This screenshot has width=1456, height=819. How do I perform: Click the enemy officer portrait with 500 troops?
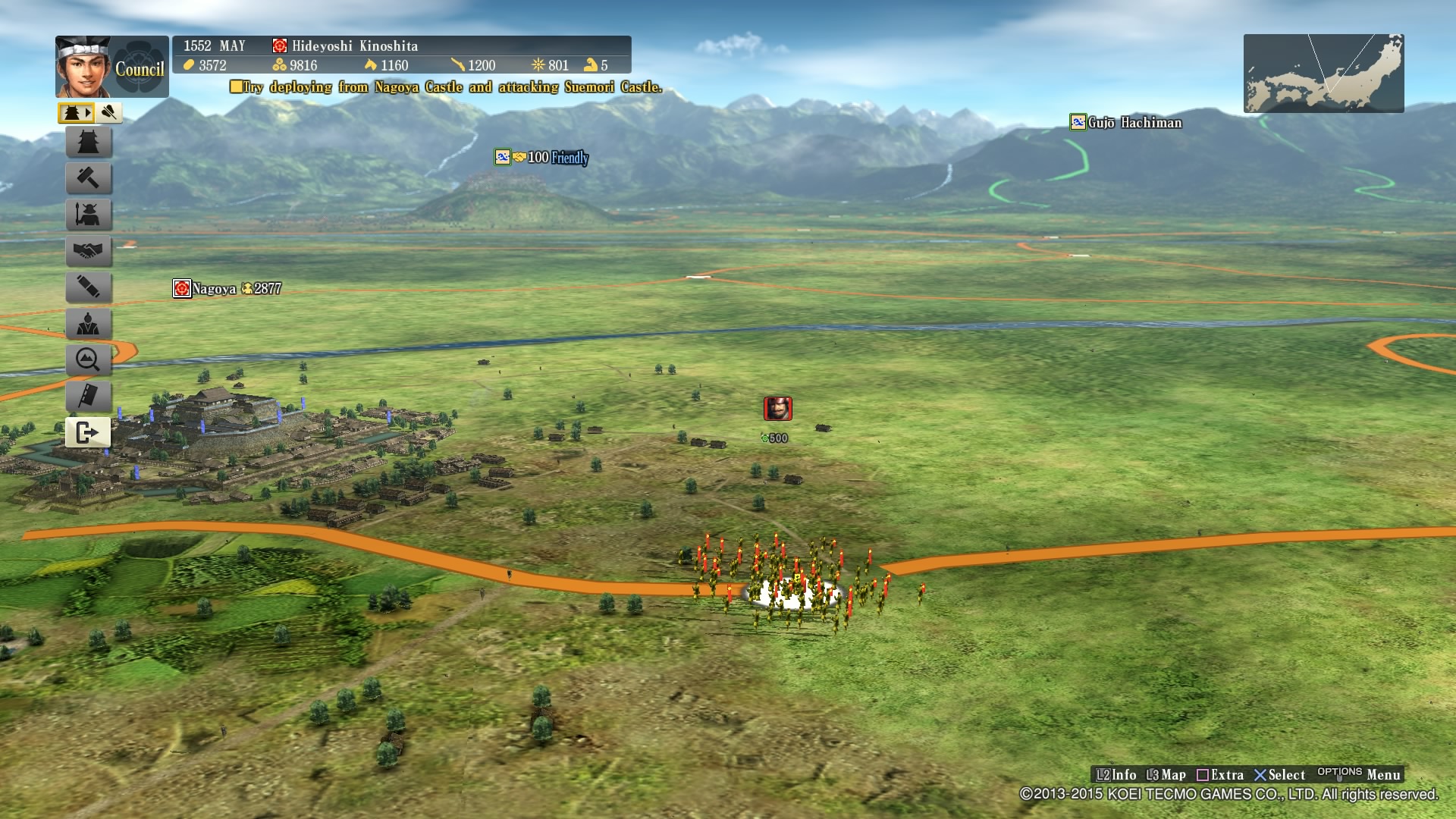pyautogui.click(x=780, y=409)
